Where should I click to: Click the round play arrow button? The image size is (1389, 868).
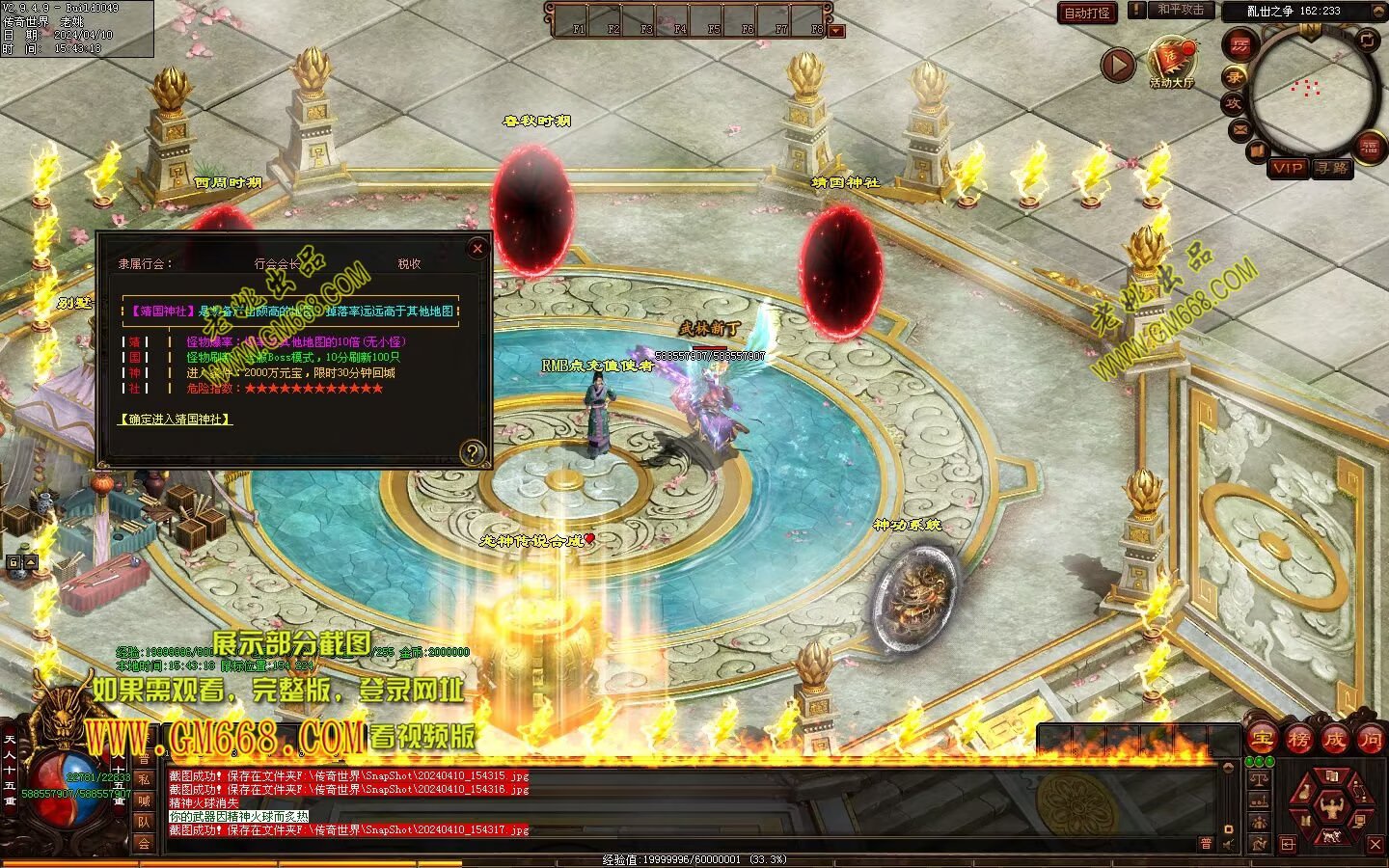tap(1118, 66)
